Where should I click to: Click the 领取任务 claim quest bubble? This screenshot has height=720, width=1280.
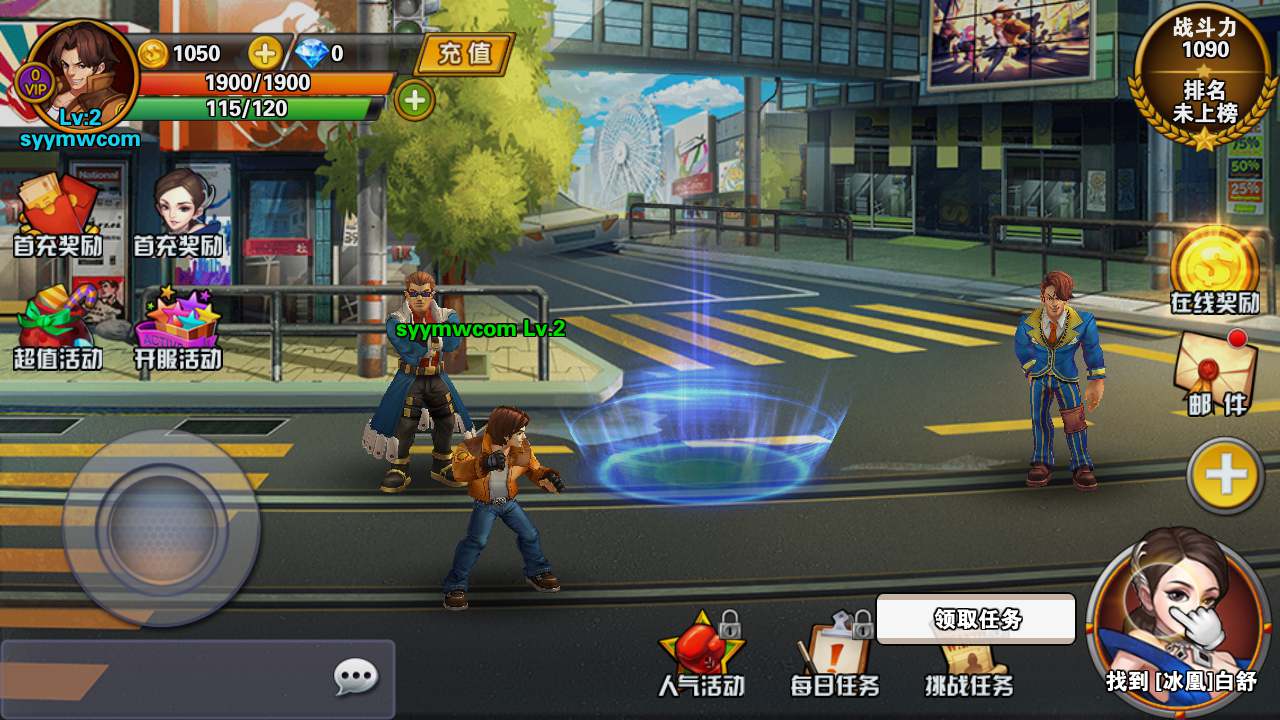(976, 619)
